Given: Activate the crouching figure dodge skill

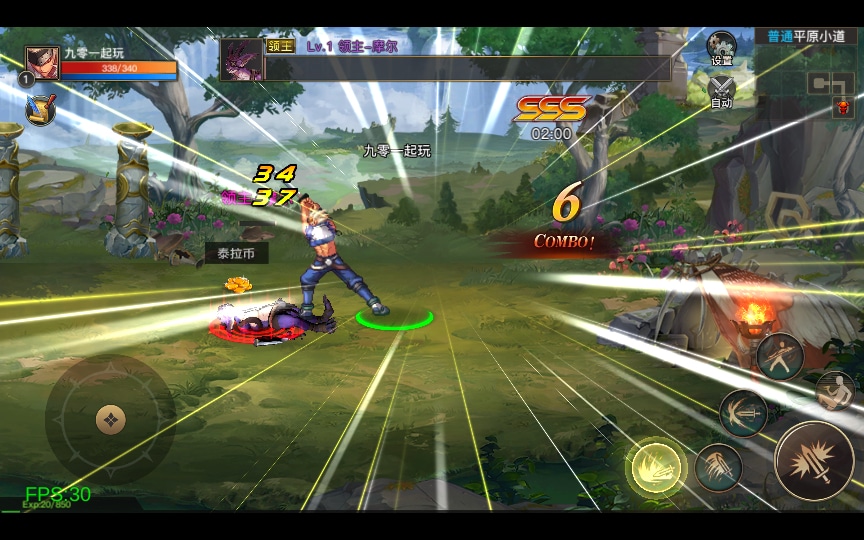Looking at the screenshot, I should [836, 391].
